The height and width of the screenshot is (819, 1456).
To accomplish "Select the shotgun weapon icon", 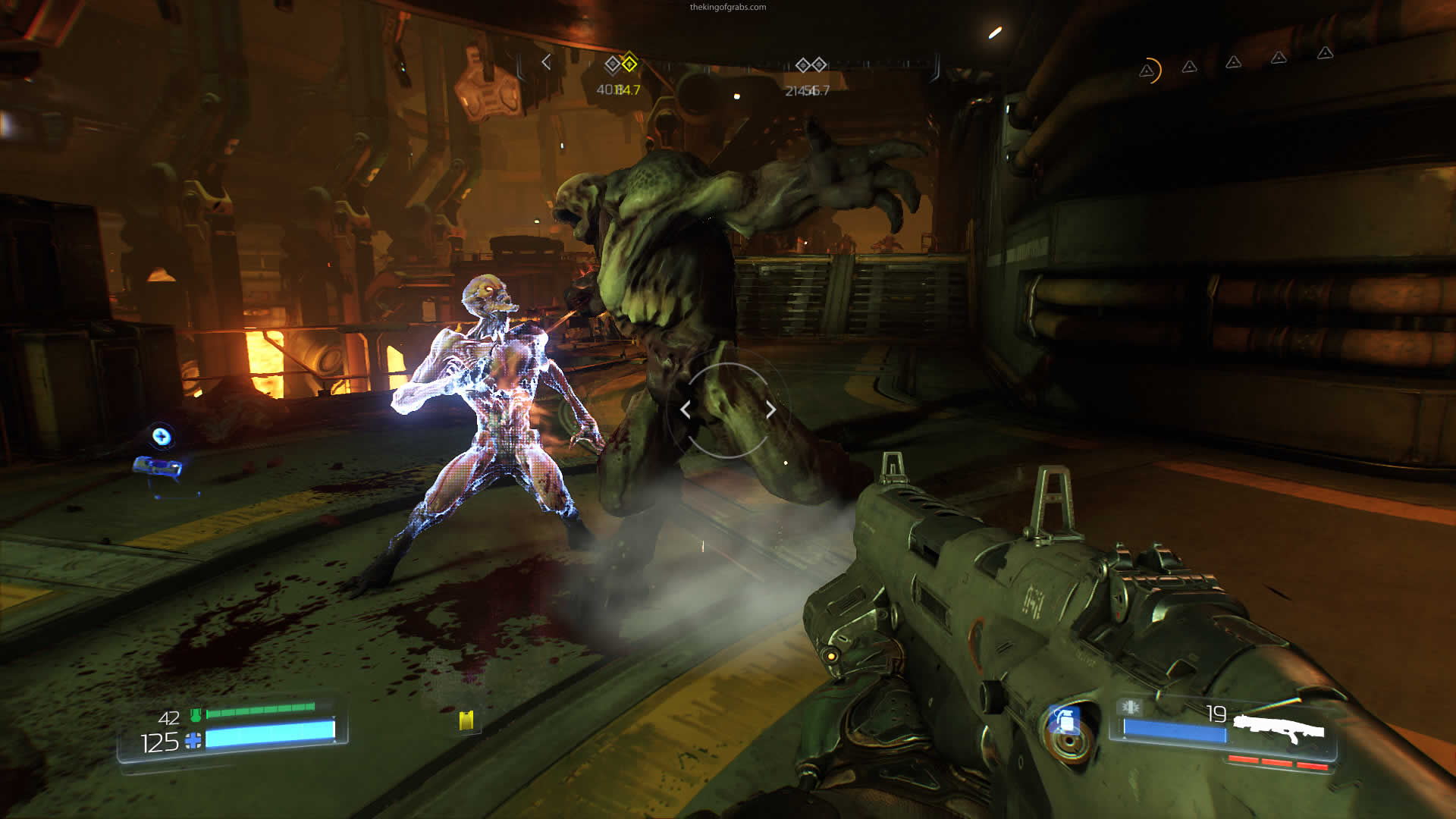I will 1279,730.
